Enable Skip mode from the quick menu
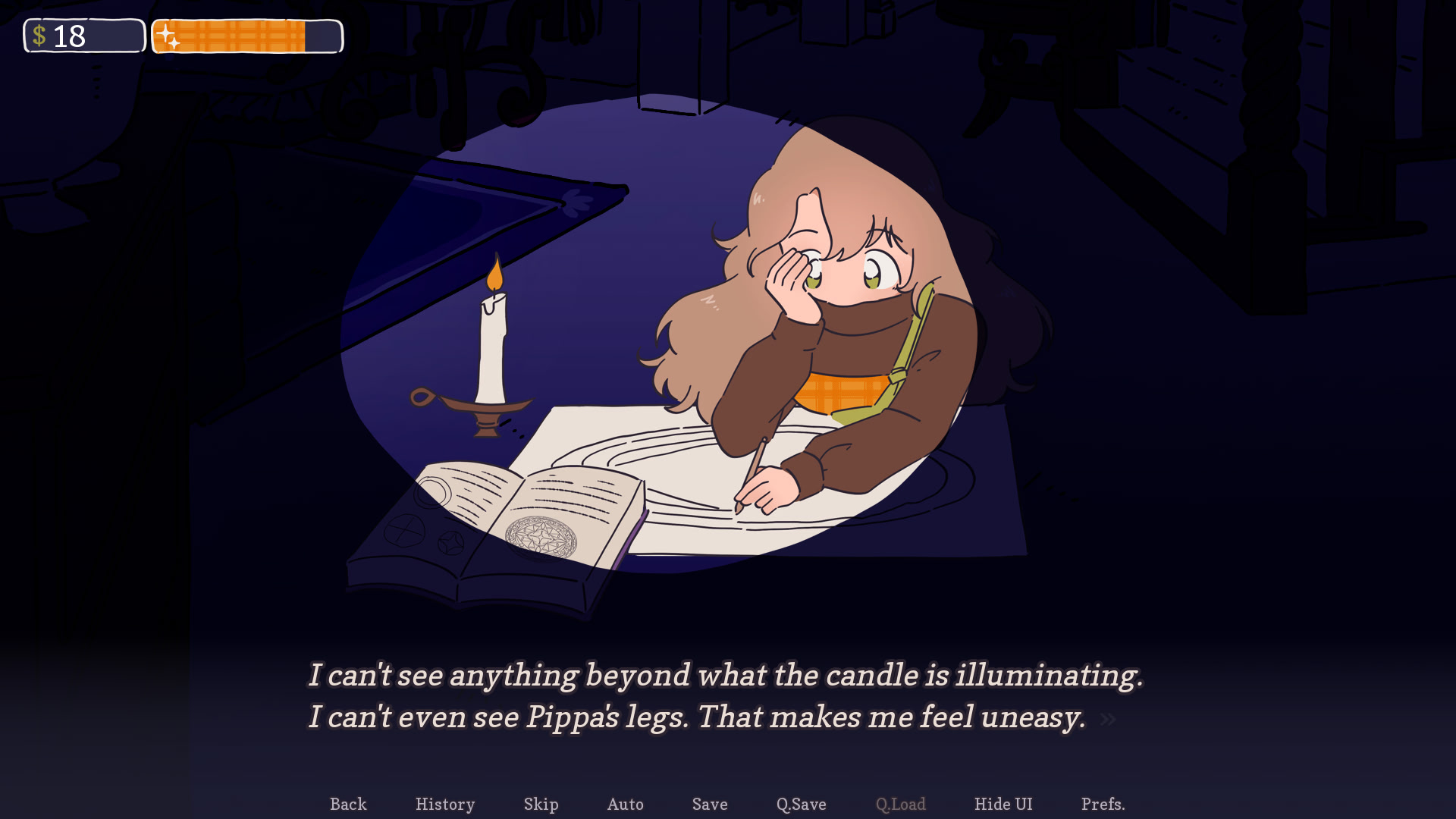 541,804
